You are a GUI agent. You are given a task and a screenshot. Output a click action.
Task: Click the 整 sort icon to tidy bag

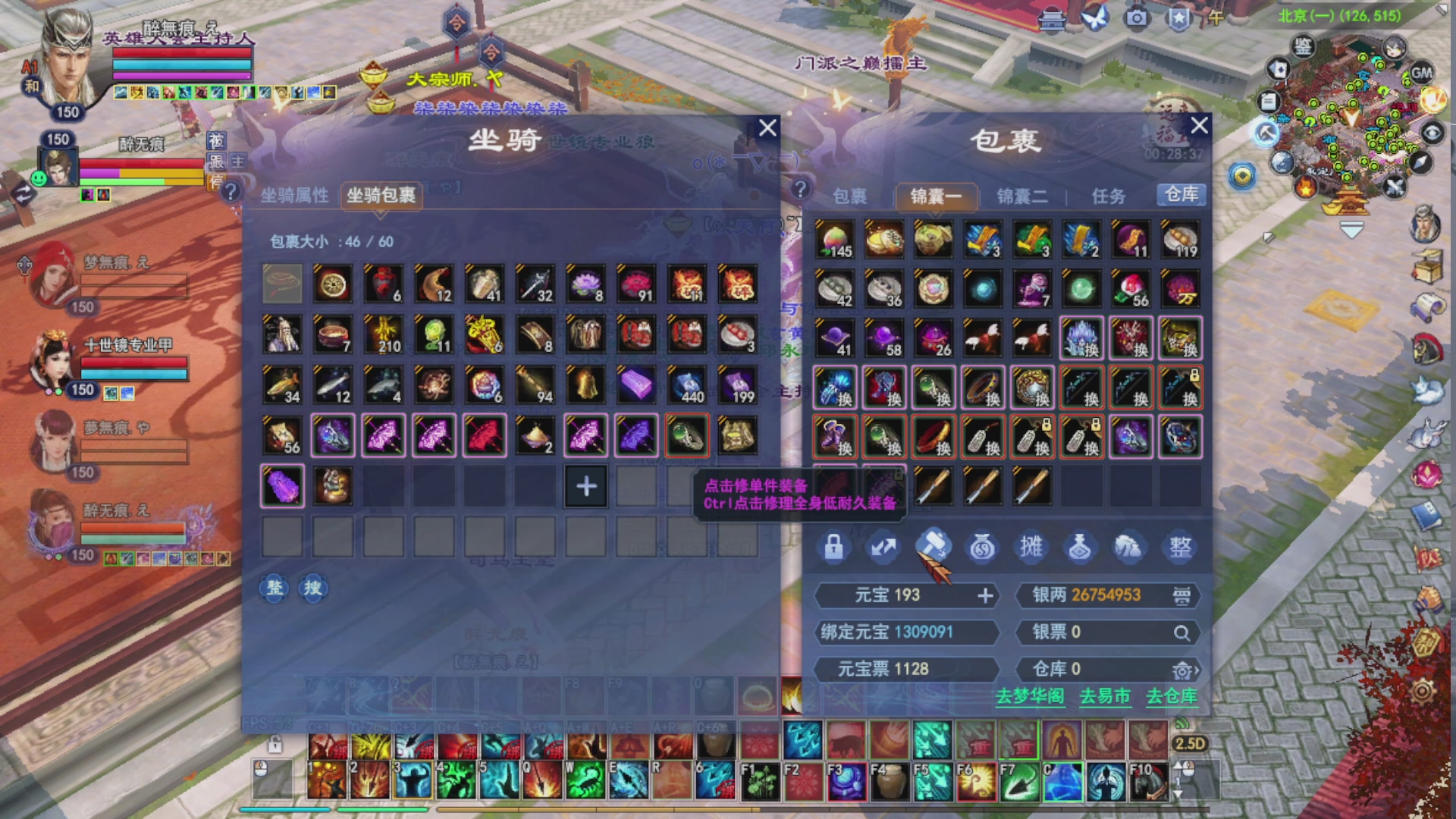point(1180,548)
